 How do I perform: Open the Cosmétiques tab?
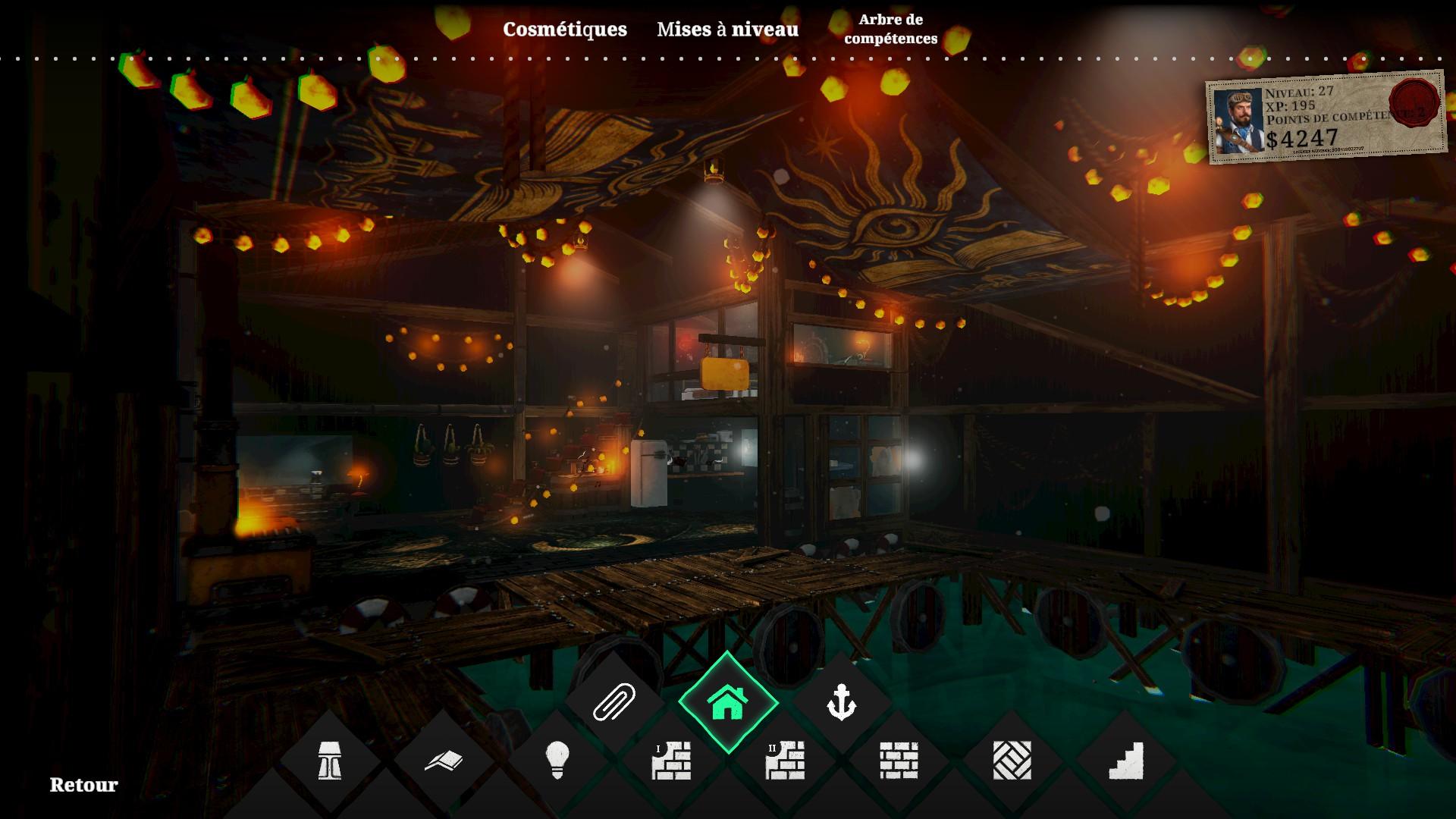pyautogui.click(x=565, y=29)
